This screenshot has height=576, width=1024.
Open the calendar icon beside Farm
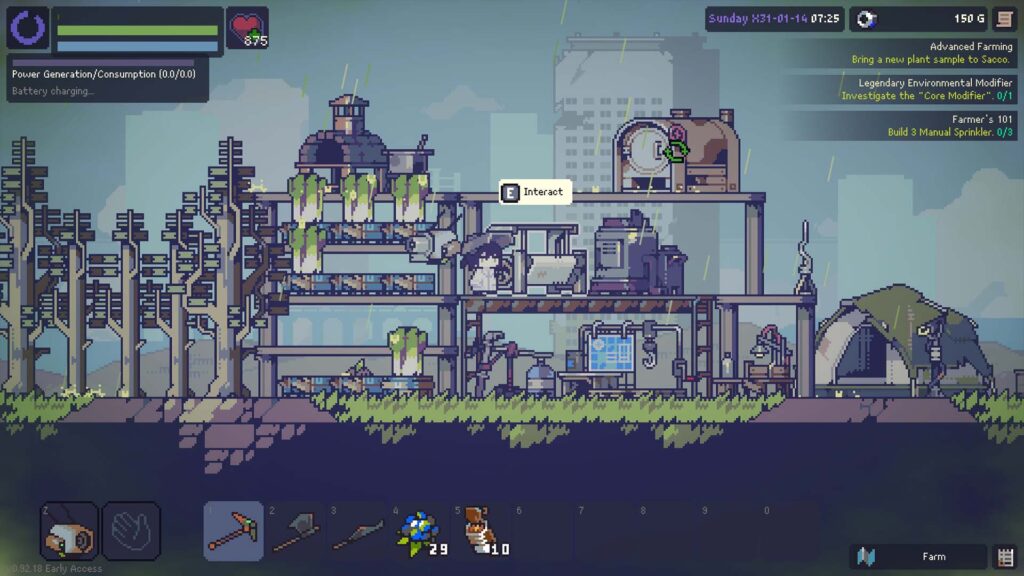1005,557
